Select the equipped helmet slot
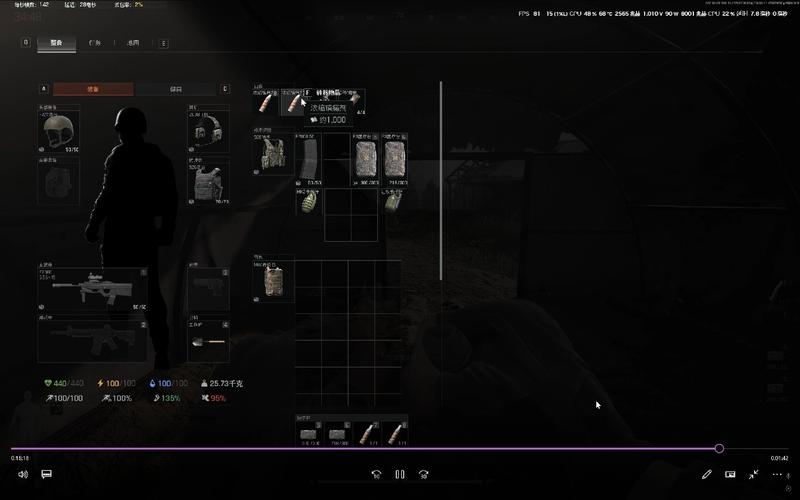The height and width of the screenshot is (500, 800). coord(59,131)
